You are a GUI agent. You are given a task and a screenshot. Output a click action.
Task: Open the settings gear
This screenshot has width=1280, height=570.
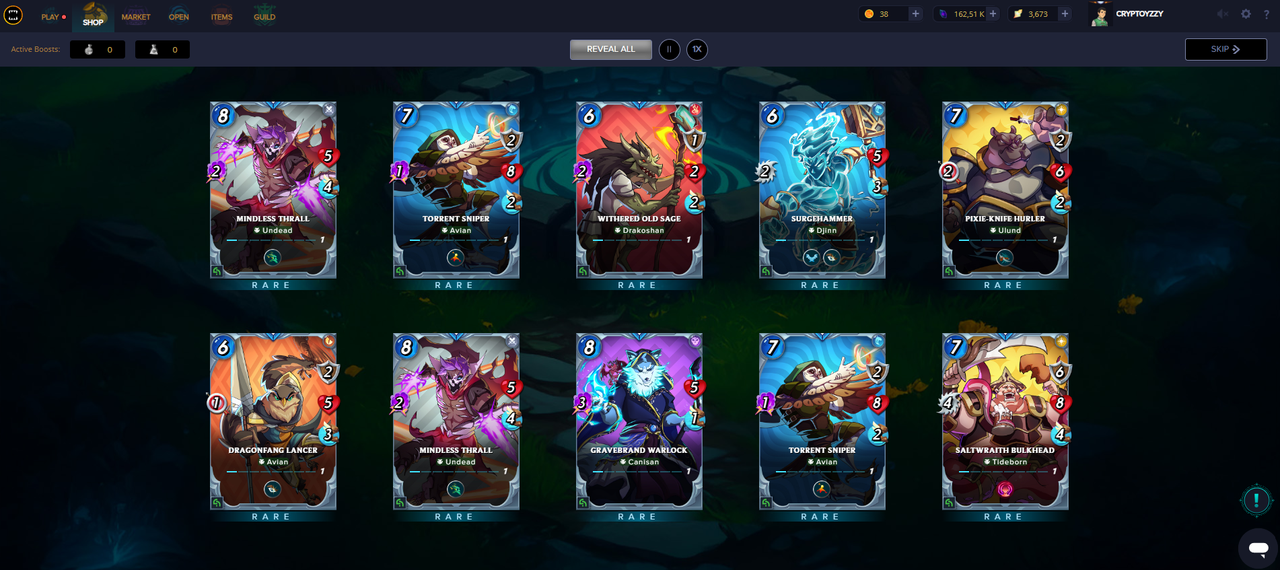[1246, 14]
